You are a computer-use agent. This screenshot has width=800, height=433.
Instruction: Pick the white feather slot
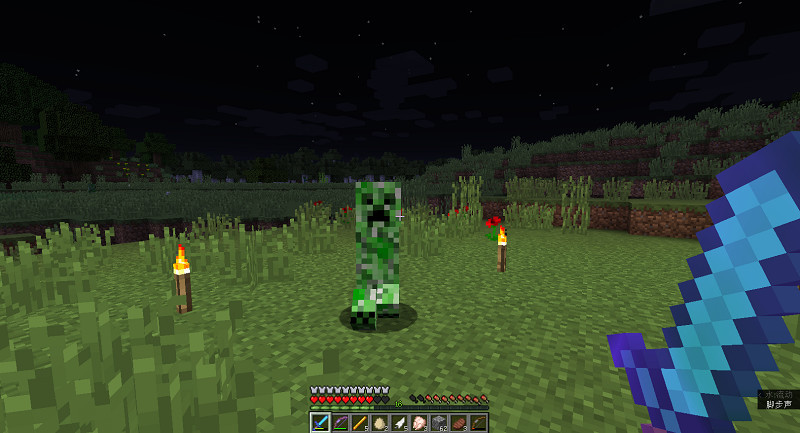tap(399, 423)
